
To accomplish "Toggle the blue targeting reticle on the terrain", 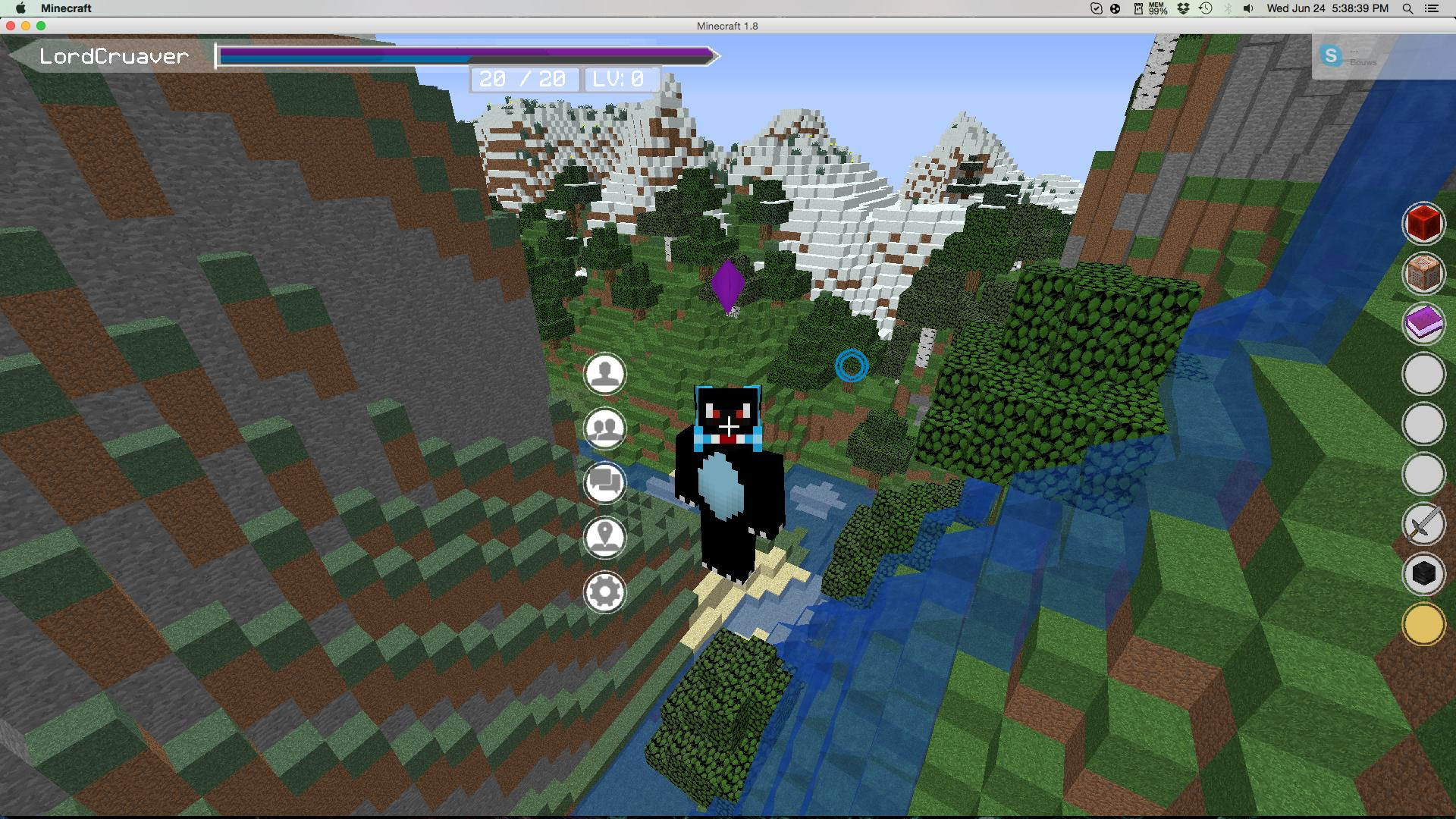I will [x=851, y=367].
